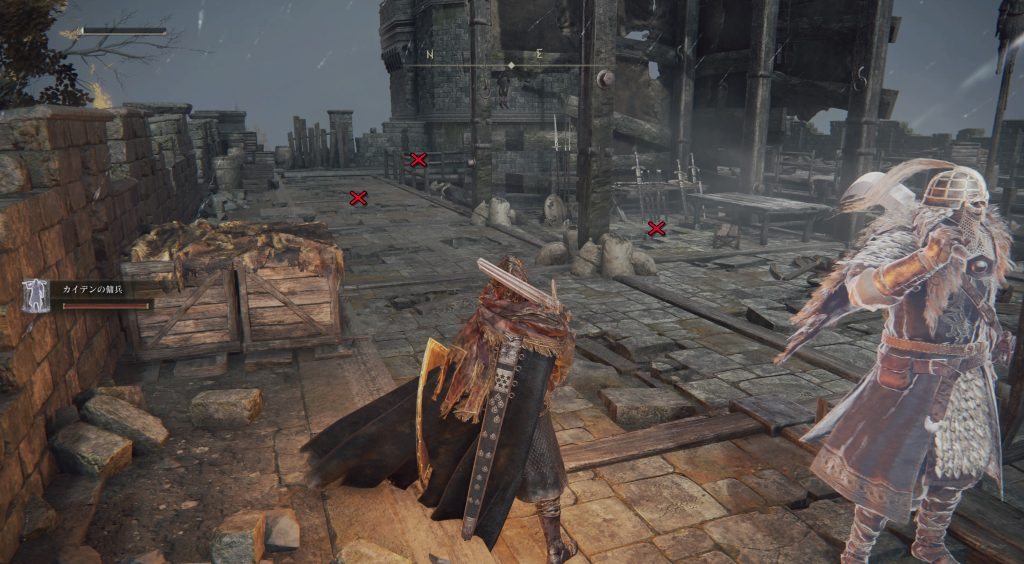1024x564 pixels.
Task: Click the カイデンの傭兵 summoned ally icon
Action: click(35, 294)
